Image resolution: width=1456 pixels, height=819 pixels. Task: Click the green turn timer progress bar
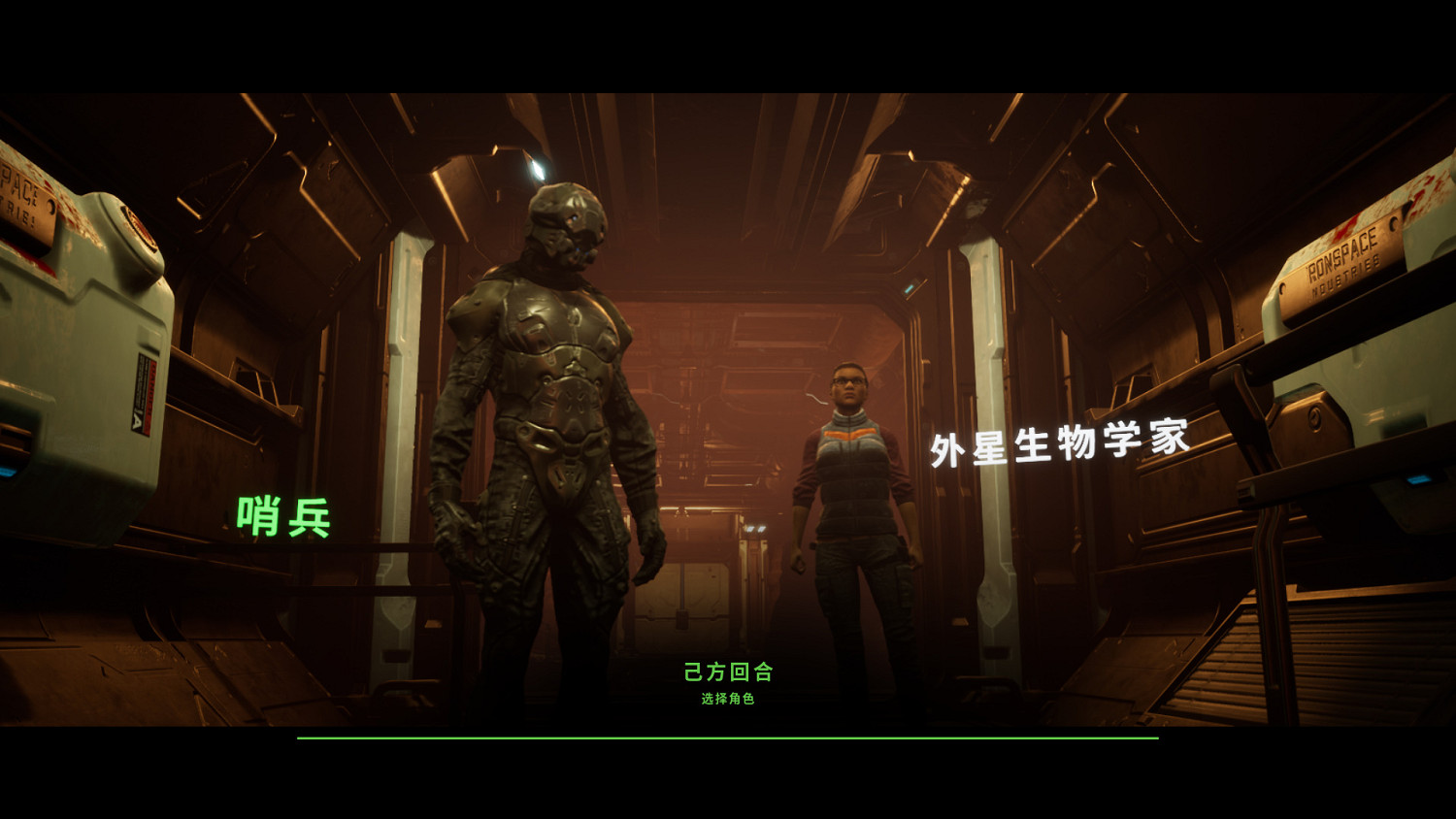[728, 739]
